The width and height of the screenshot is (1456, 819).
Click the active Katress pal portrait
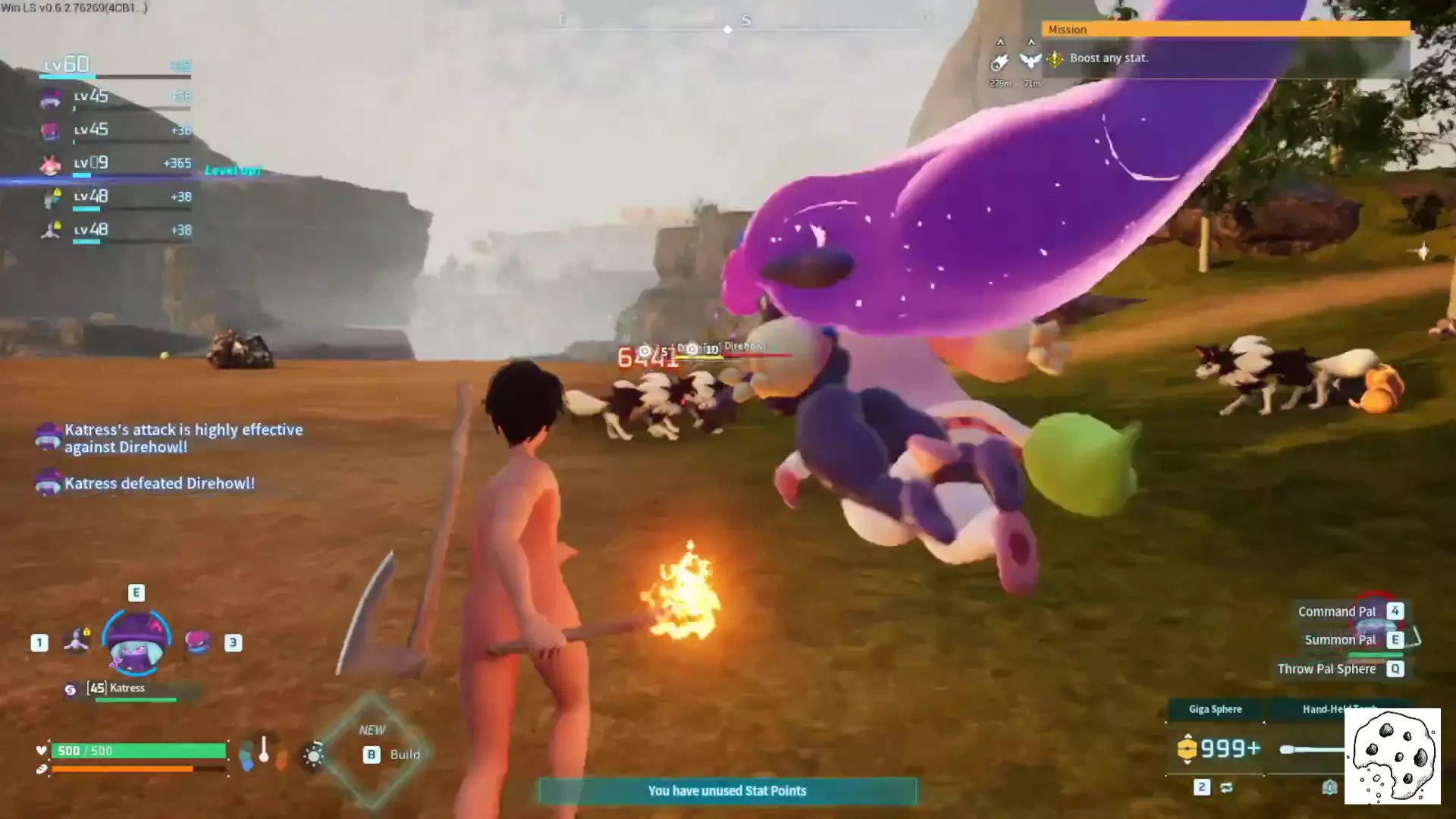(x=136, y=644)
